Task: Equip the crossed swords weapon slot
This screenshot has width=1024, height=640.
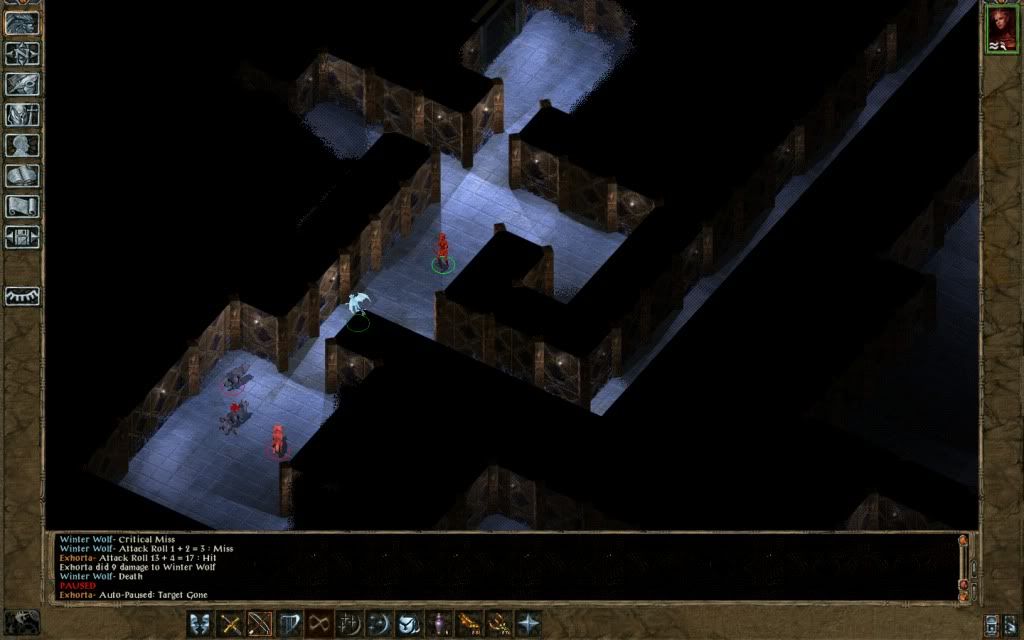Action: point(231,623)
